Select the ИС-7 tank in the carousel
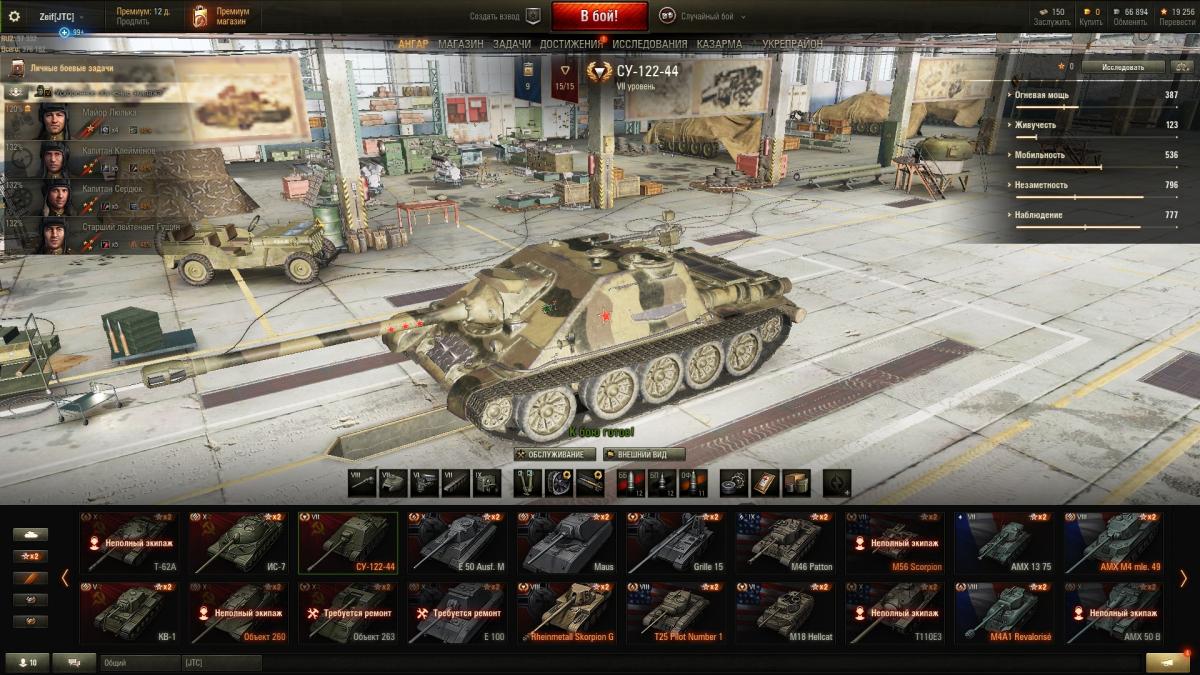This screenshot has height=675, width=1200. (x=238, y=542)
